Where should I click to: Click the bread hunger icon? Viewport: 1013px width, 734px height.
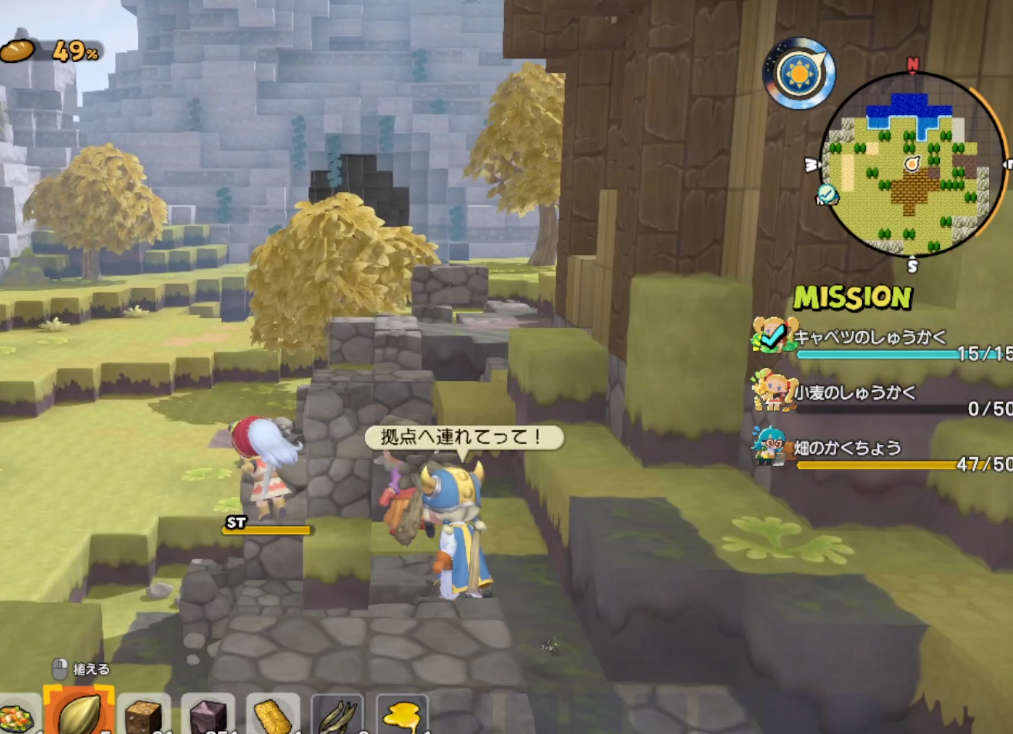pos(17,49)
